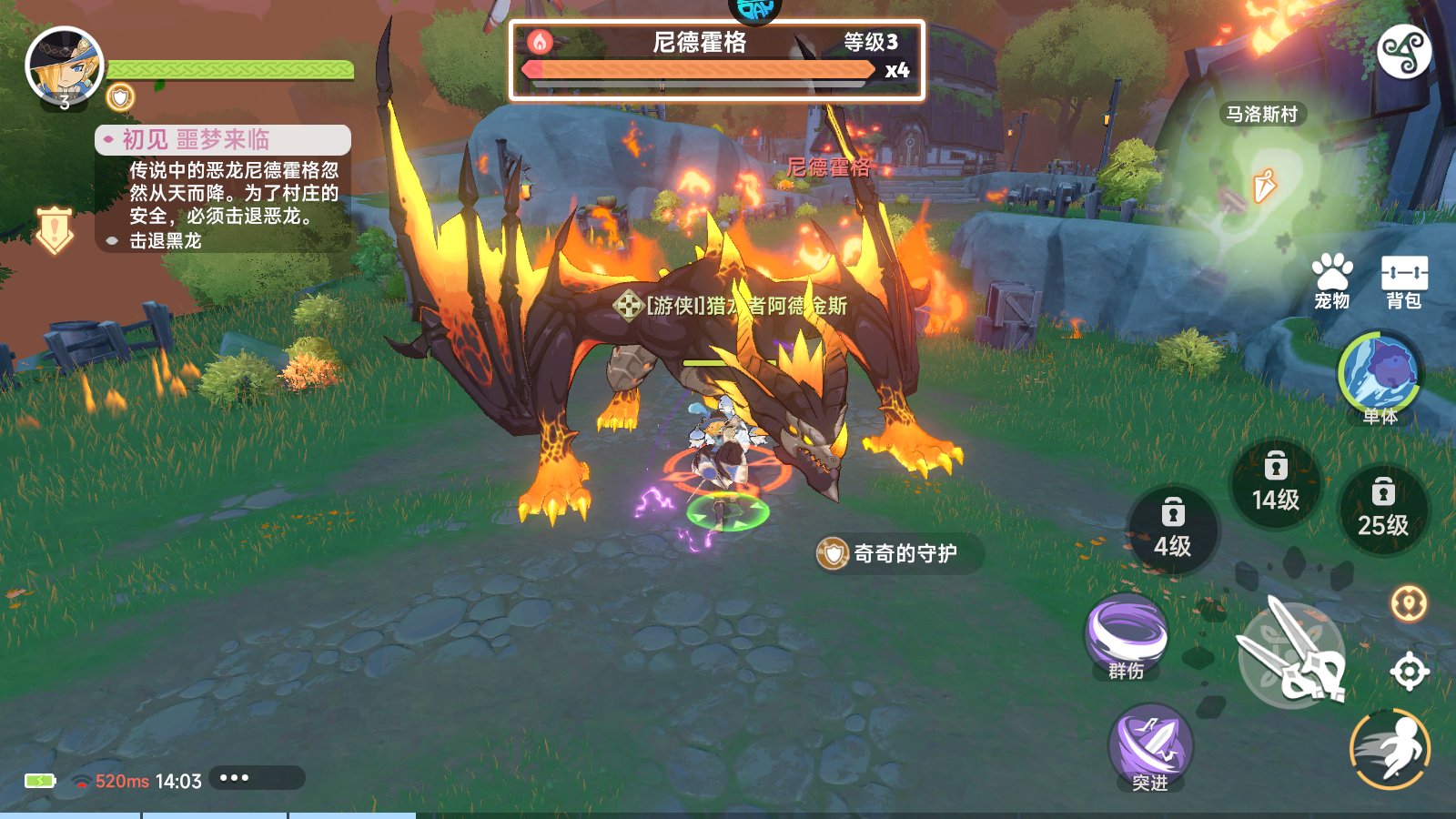Tap the 尼德霍格 boss title bar
The image size is (1456, 819).
(x=701, y=44)
